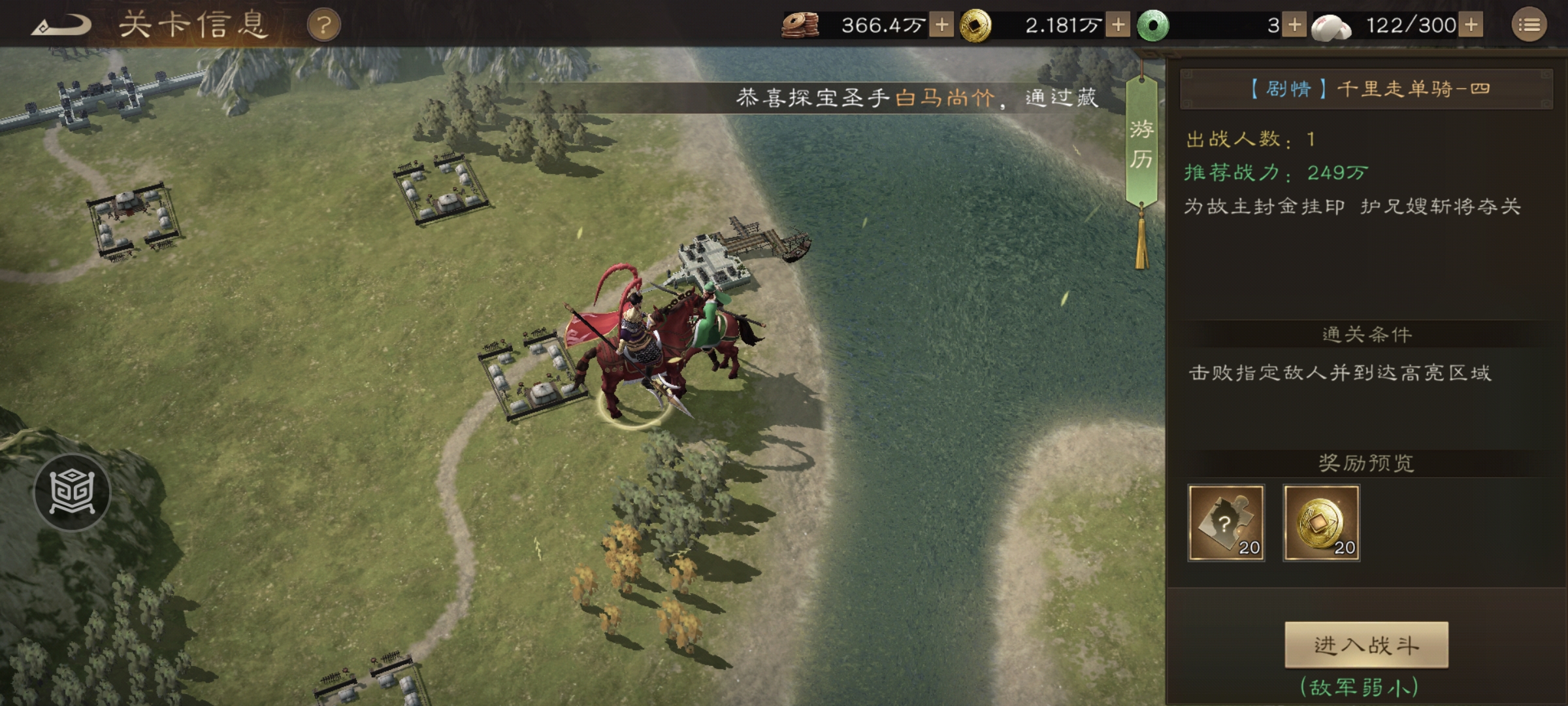The image size is (1568, 706).
Task: Add more jade with the plus button
Action: (1294, 25)
